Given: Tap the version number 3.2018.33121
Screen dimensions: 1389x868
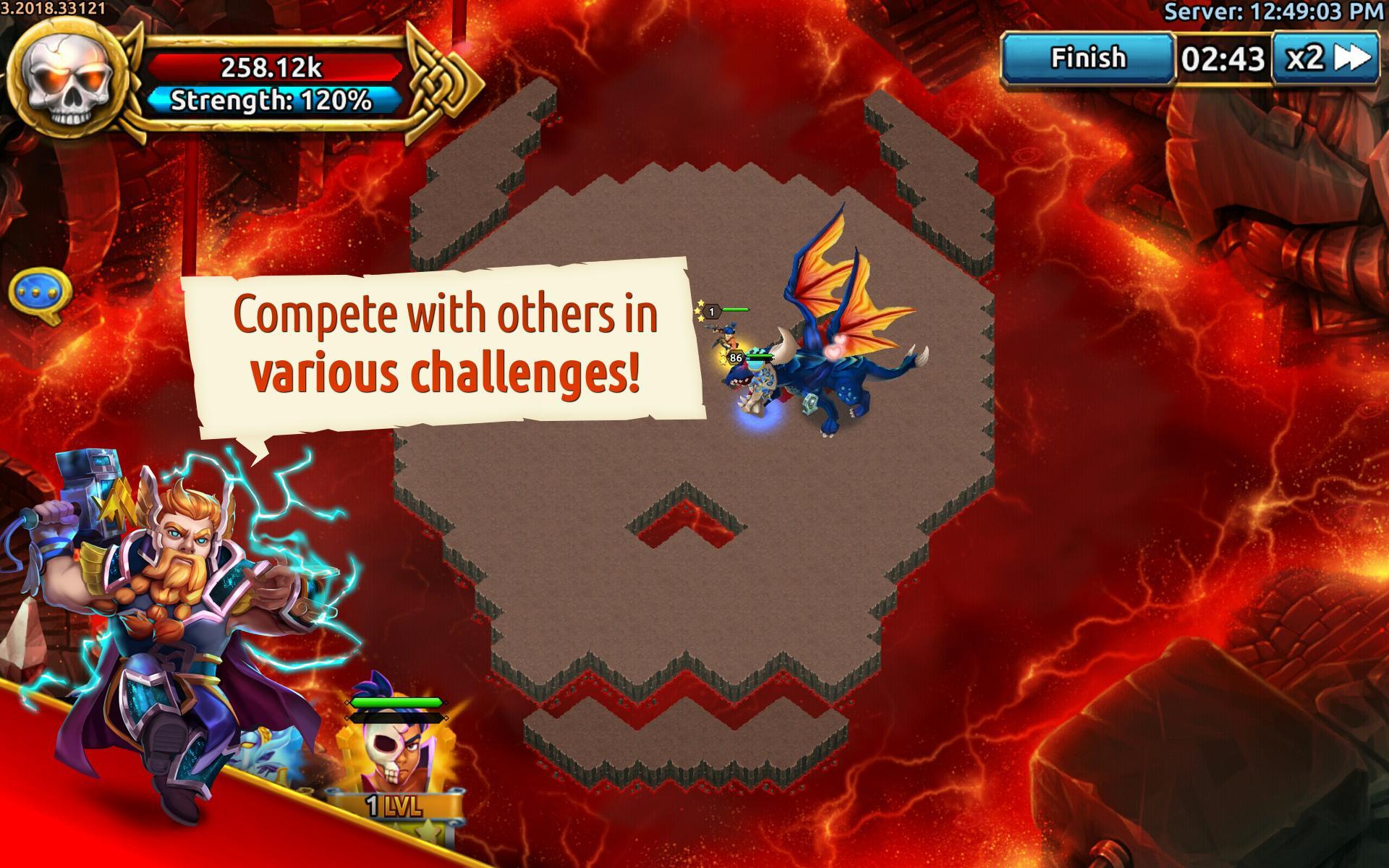Looking at the screenshot, I should click(54, 7).
